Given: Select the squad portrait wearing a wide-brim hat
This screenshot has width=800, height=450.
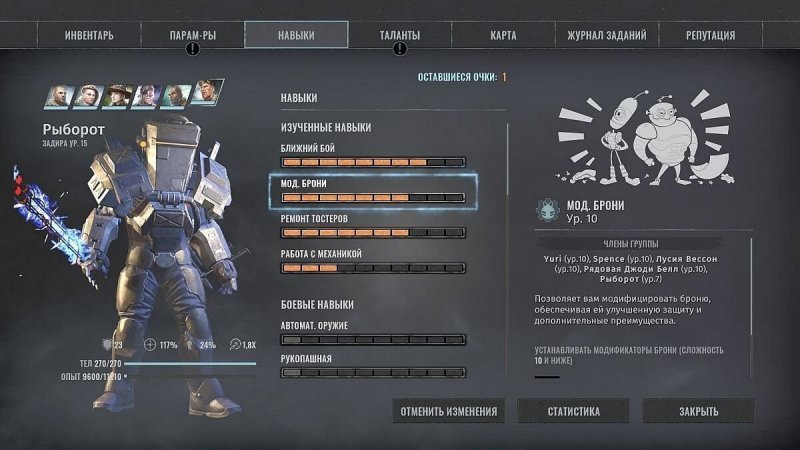Looking at the screenshot, I should (x=118, y=96).
